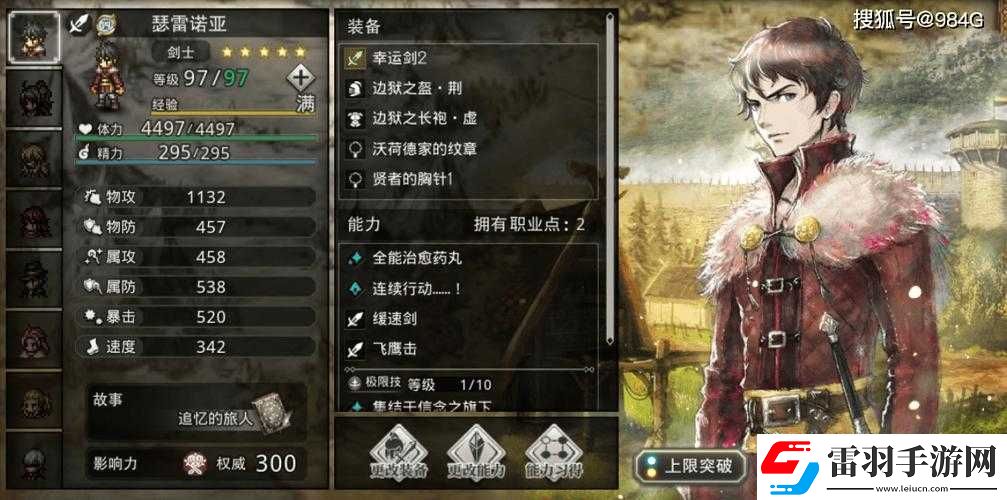Choose the 飞鹰击 sword skill row

click(470, 350)
